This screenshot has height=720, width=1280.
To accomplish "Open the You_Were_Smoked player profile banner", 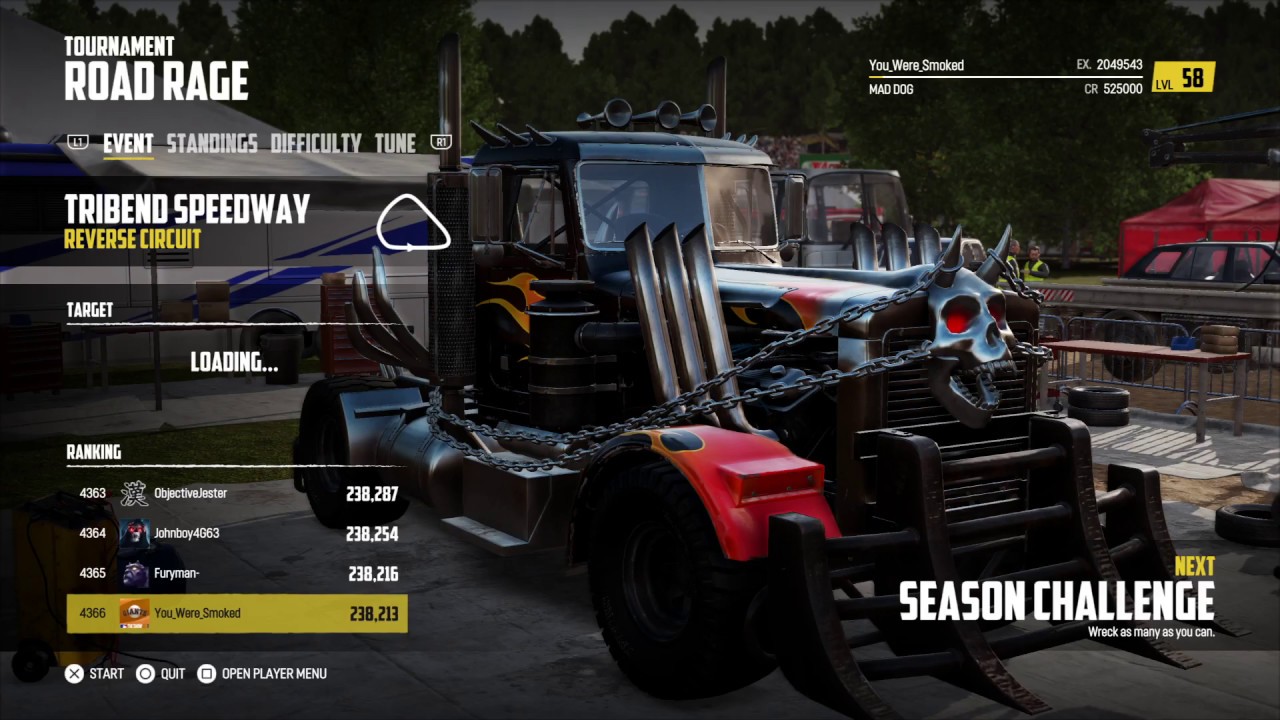I will pos(1040,77).
